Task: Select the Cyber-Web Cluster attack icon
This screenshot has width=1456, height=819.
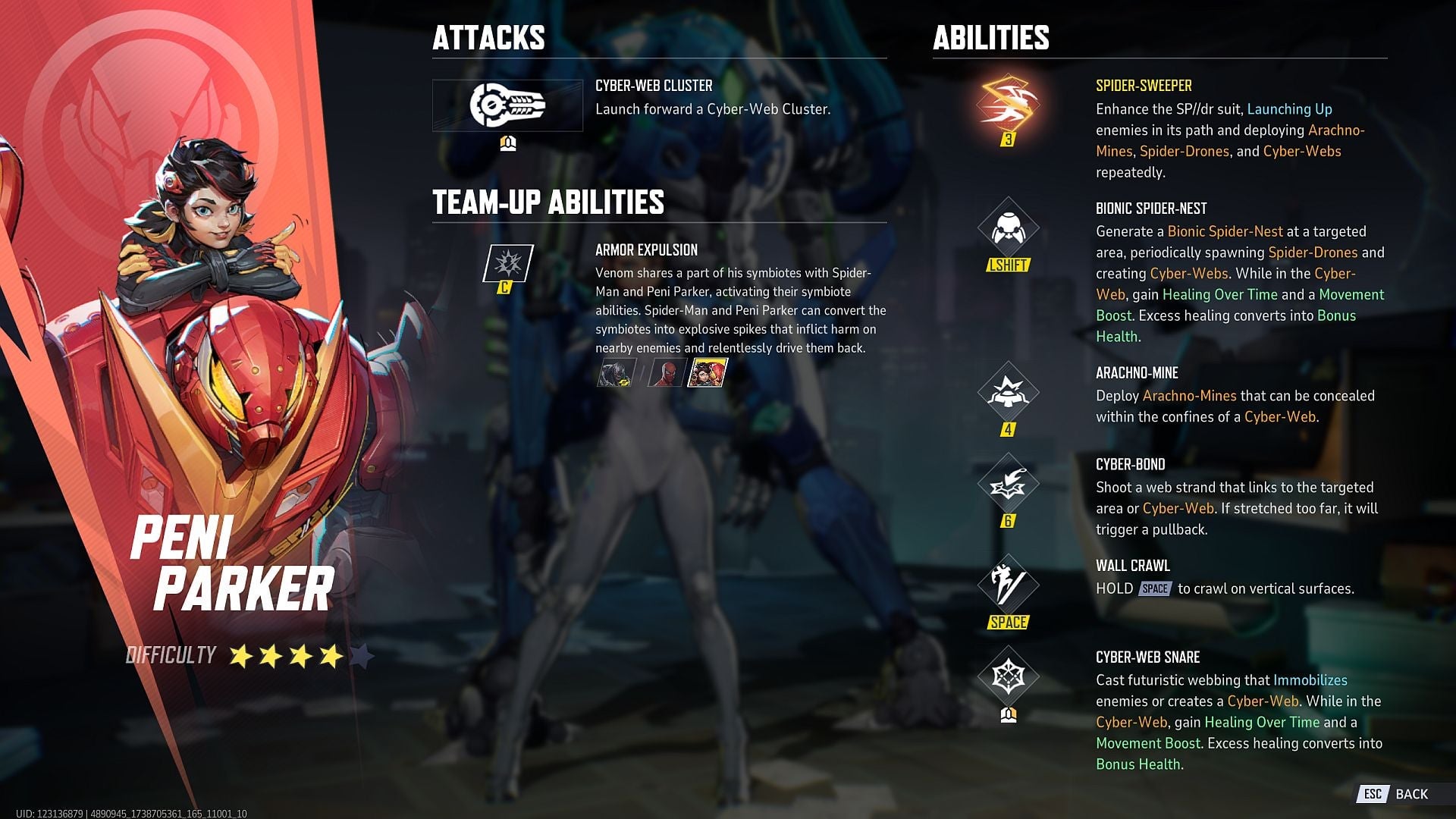Action: pyautogui.click(x=510, y=106)
